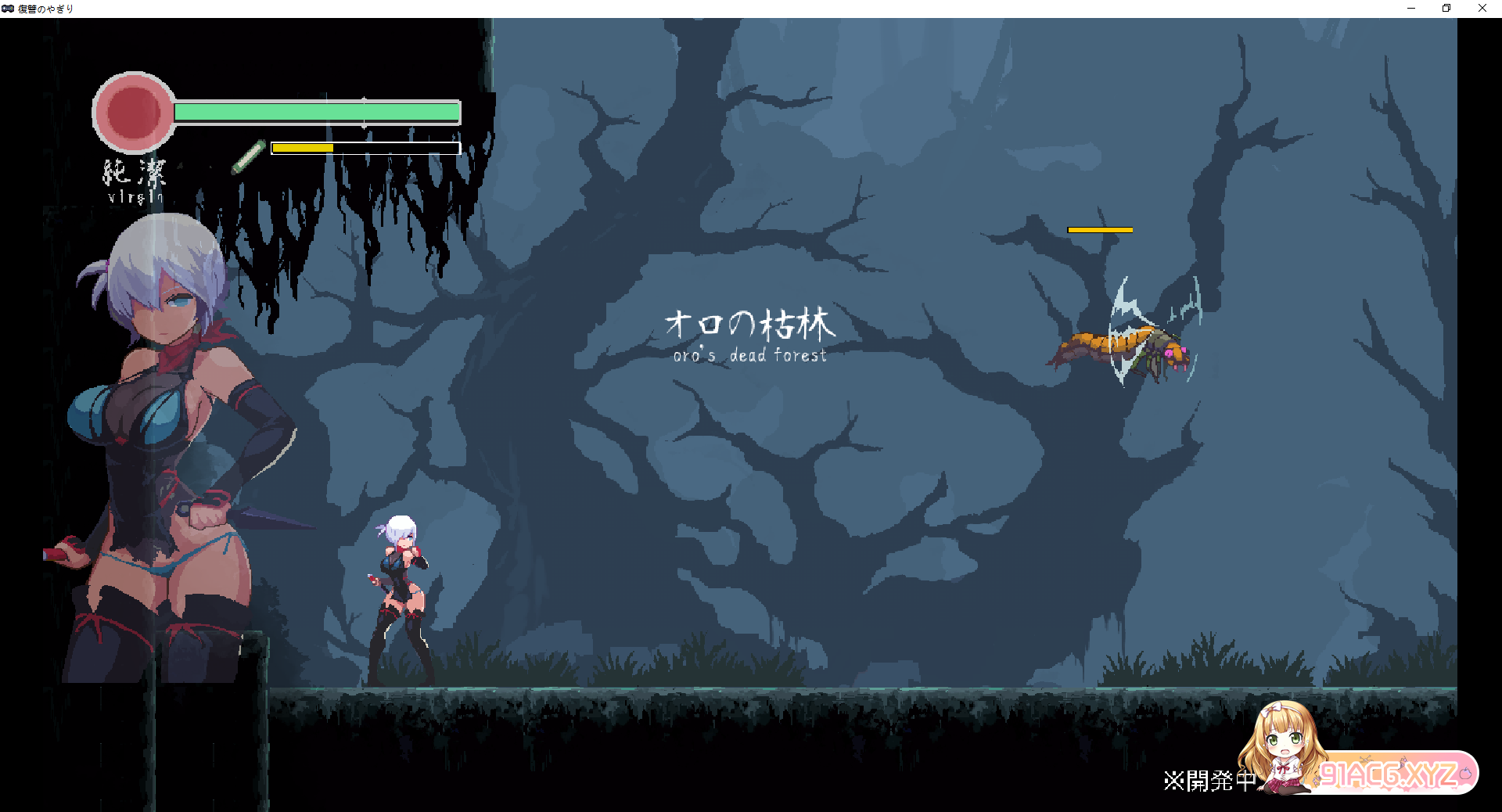The height and width of the screenshot is (812, 1502).
Task: Toggle the enemy health bar above the centipede
Action: pyautogui.click(x=1099, y=229)
